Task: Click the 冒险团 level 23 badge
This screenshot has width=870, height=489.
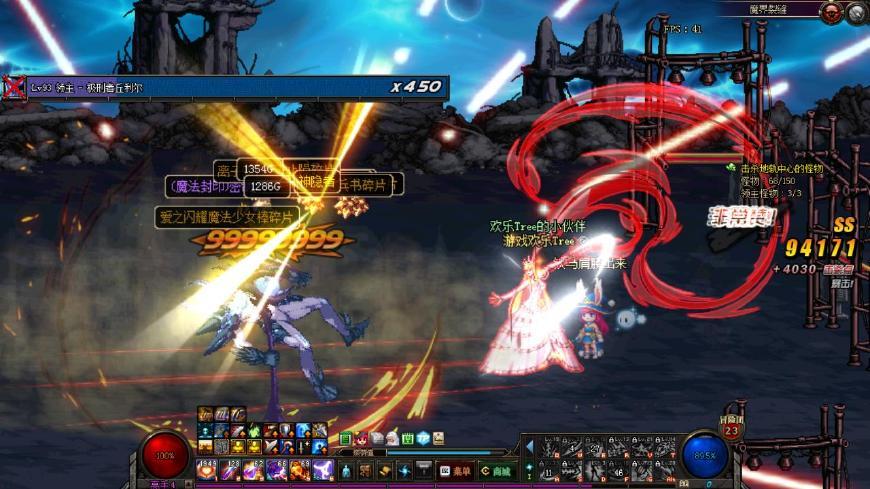Action: 731,430
